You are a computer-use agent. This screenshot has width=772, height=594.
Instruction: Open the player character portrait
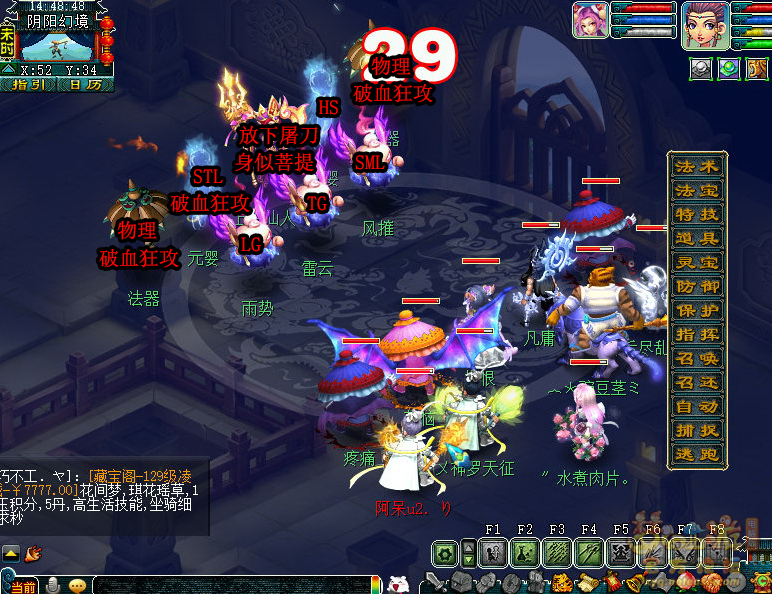tap(706, 22)
